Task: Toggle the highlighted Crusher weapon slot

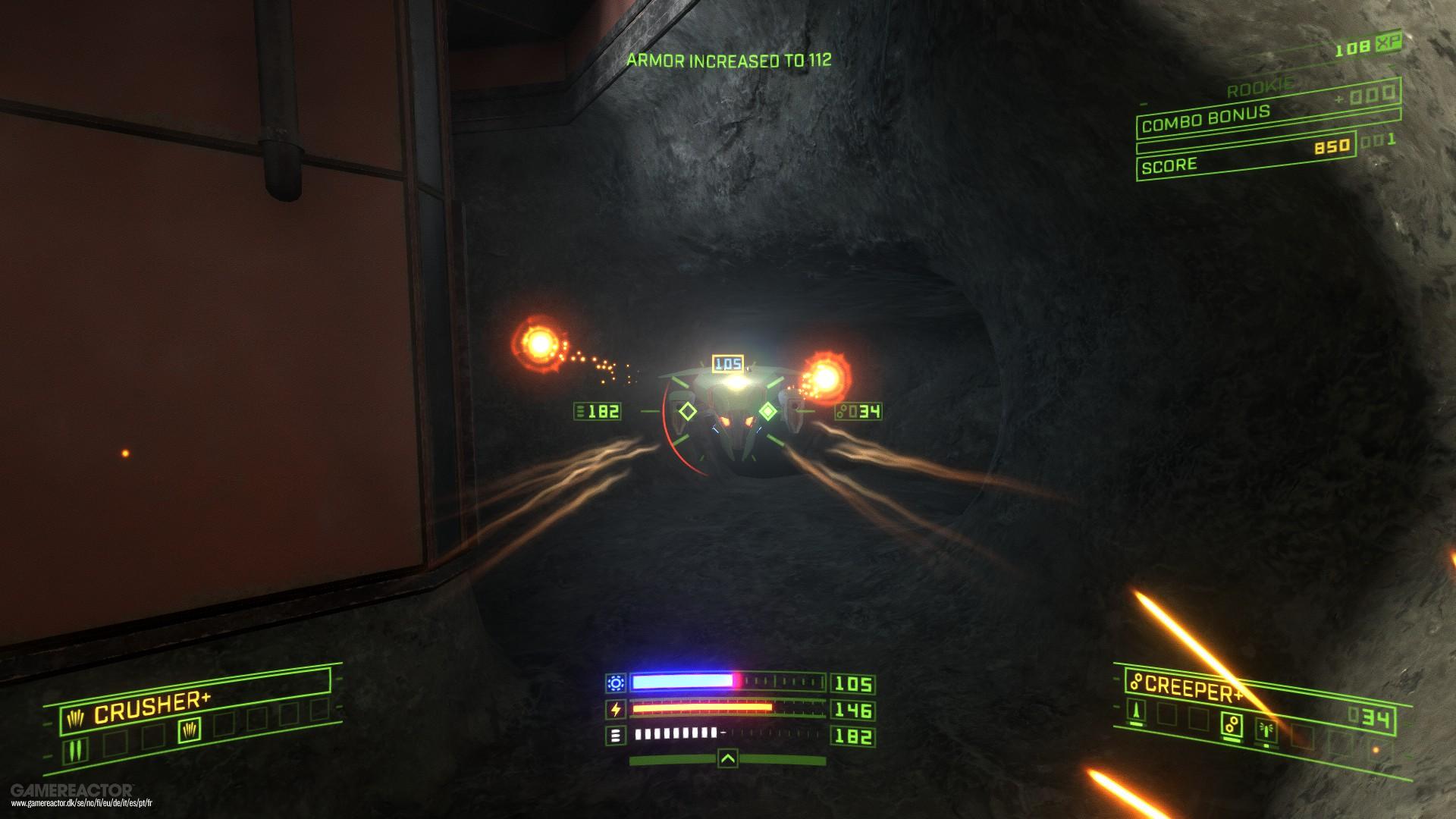Action: 189,730
